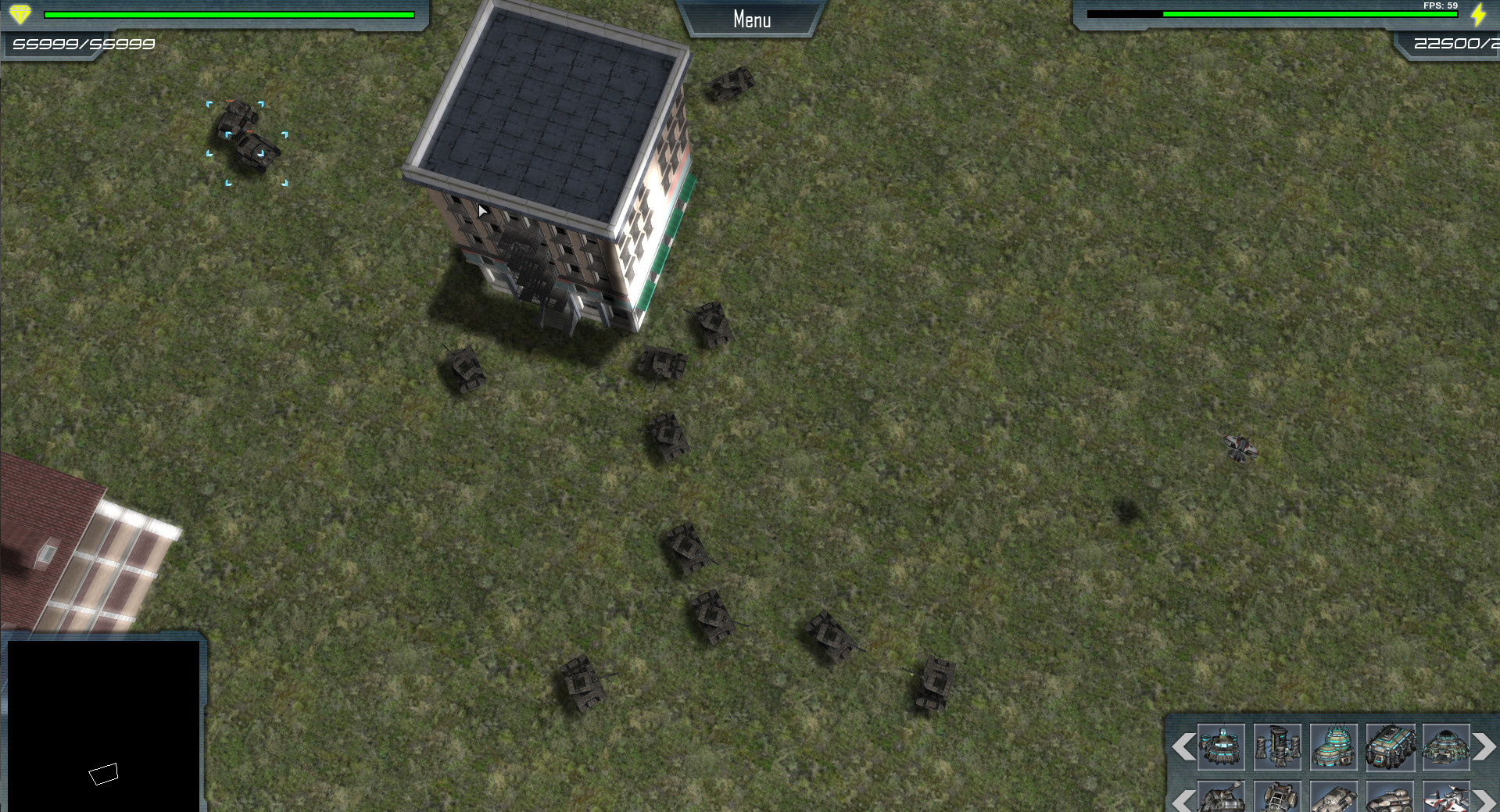Click the yellow gem resource icon
The image size is (1500, 812).
[x=22, y=13]
